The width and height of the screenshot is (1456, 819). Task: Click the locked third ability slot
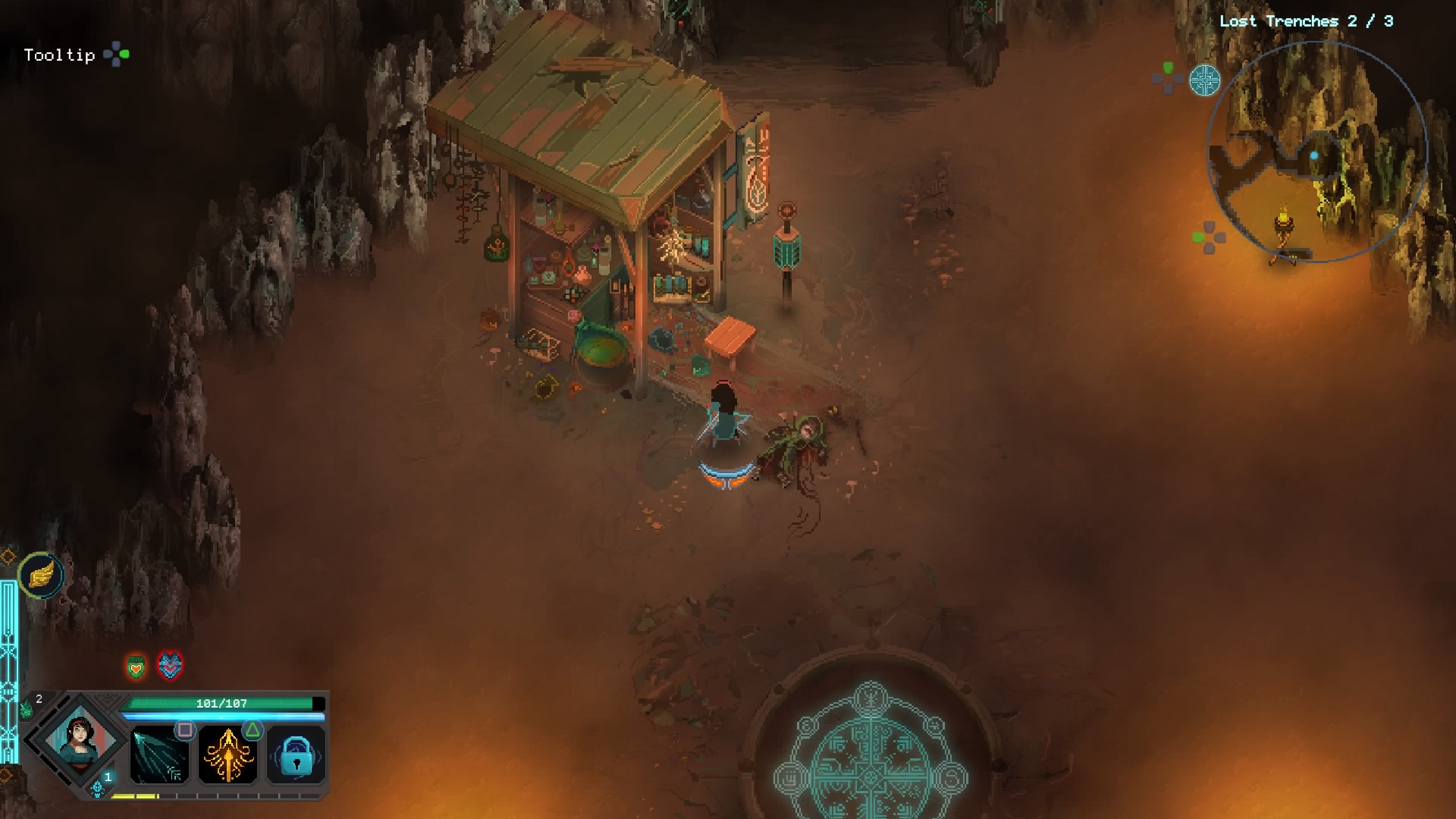click(296, 759)
